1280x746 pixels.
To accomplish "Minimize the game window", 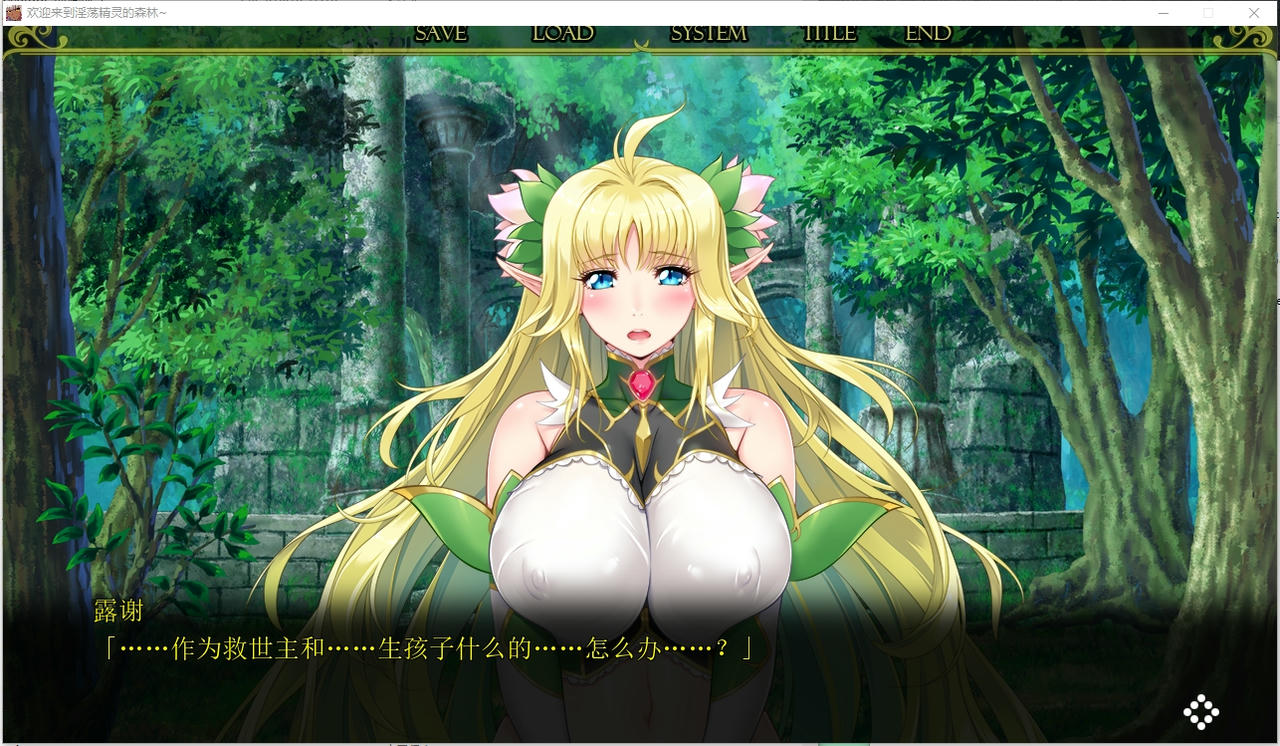I will coord(1163,13).
